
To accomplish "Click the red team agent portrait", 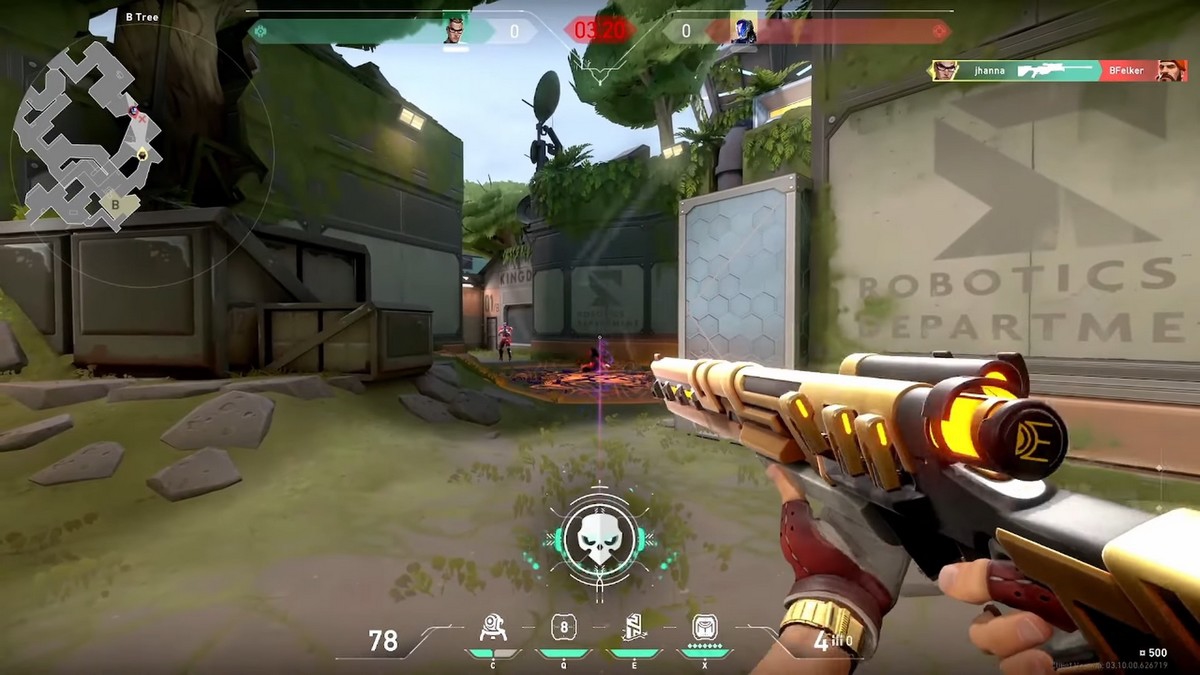I will [x=743, y=31].
